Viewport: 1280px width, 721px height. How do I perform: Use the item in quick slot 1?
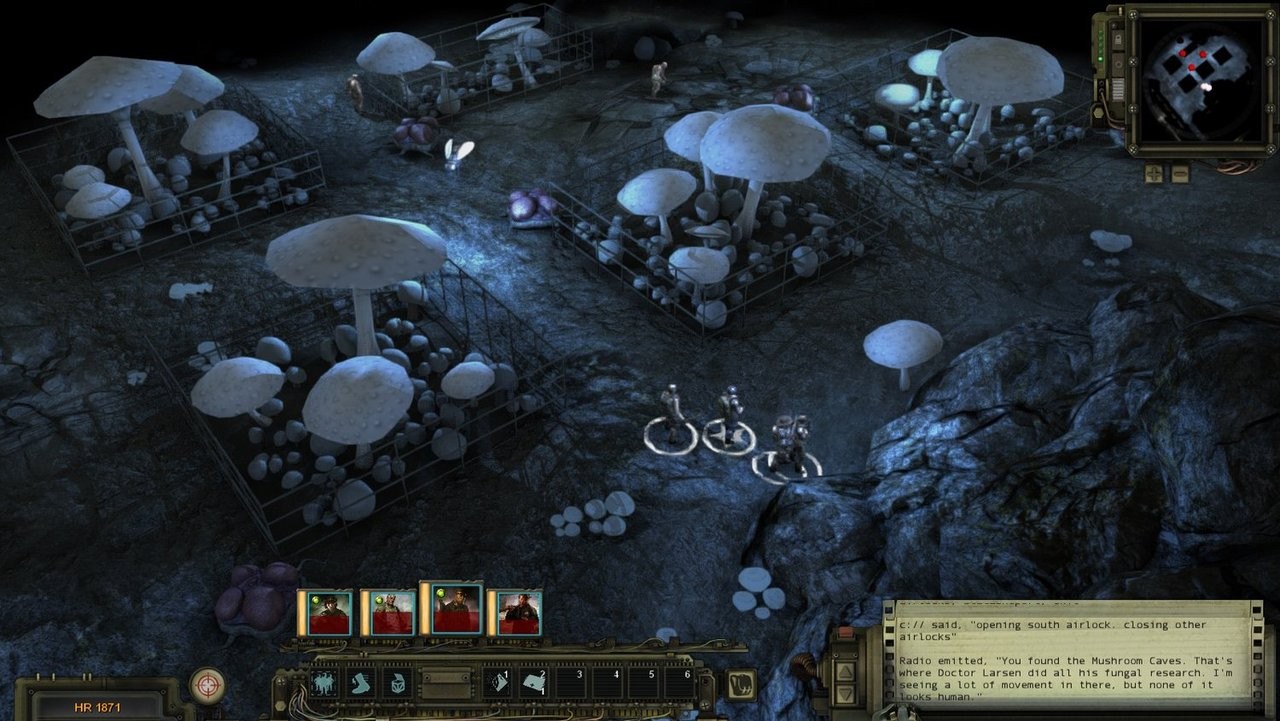coord(498,682)
